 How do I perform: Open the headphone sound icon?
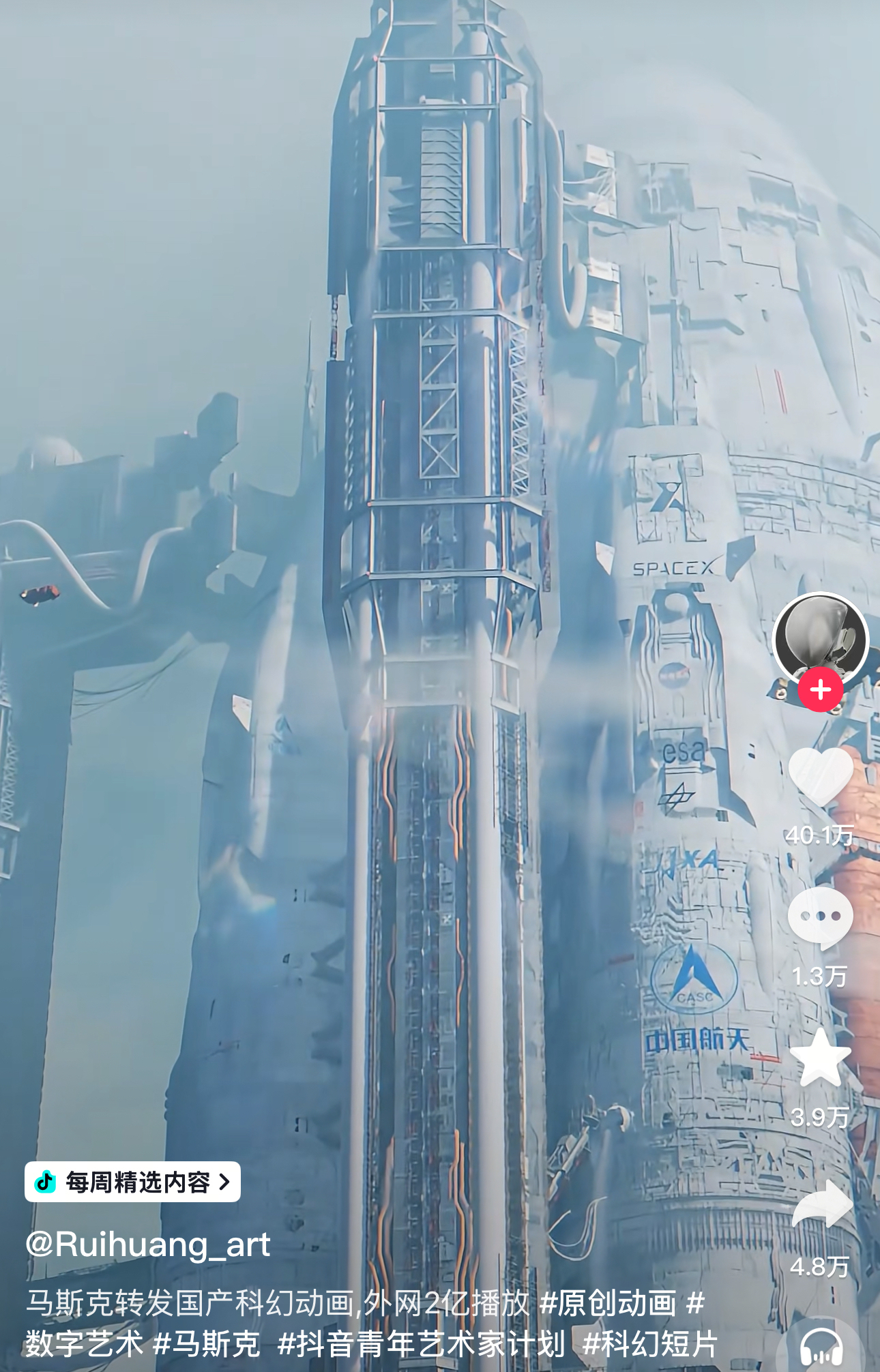[x=821, y=1348]
